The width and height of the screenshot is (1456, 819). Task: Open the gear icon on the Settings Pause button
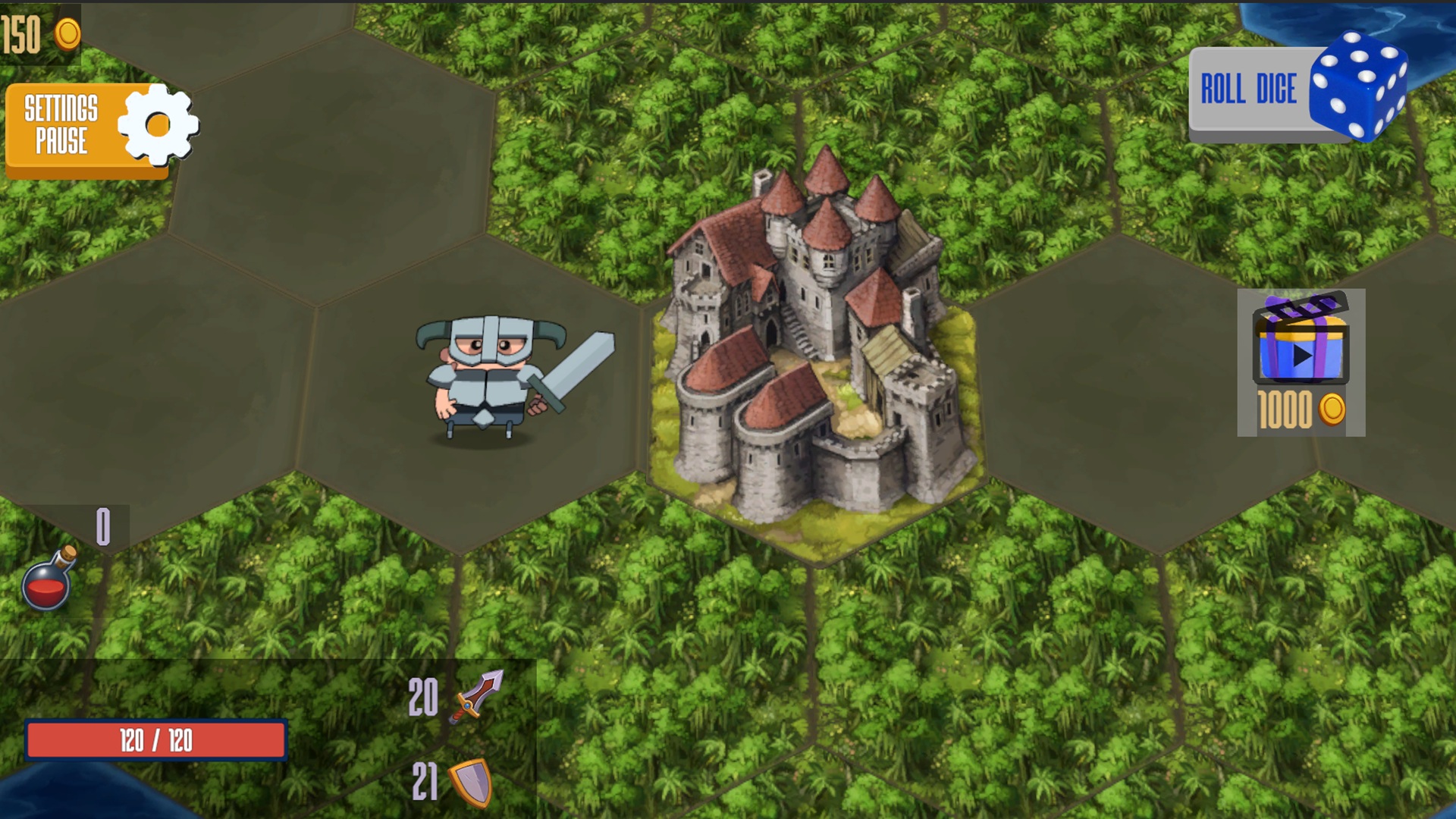[157, 126]
